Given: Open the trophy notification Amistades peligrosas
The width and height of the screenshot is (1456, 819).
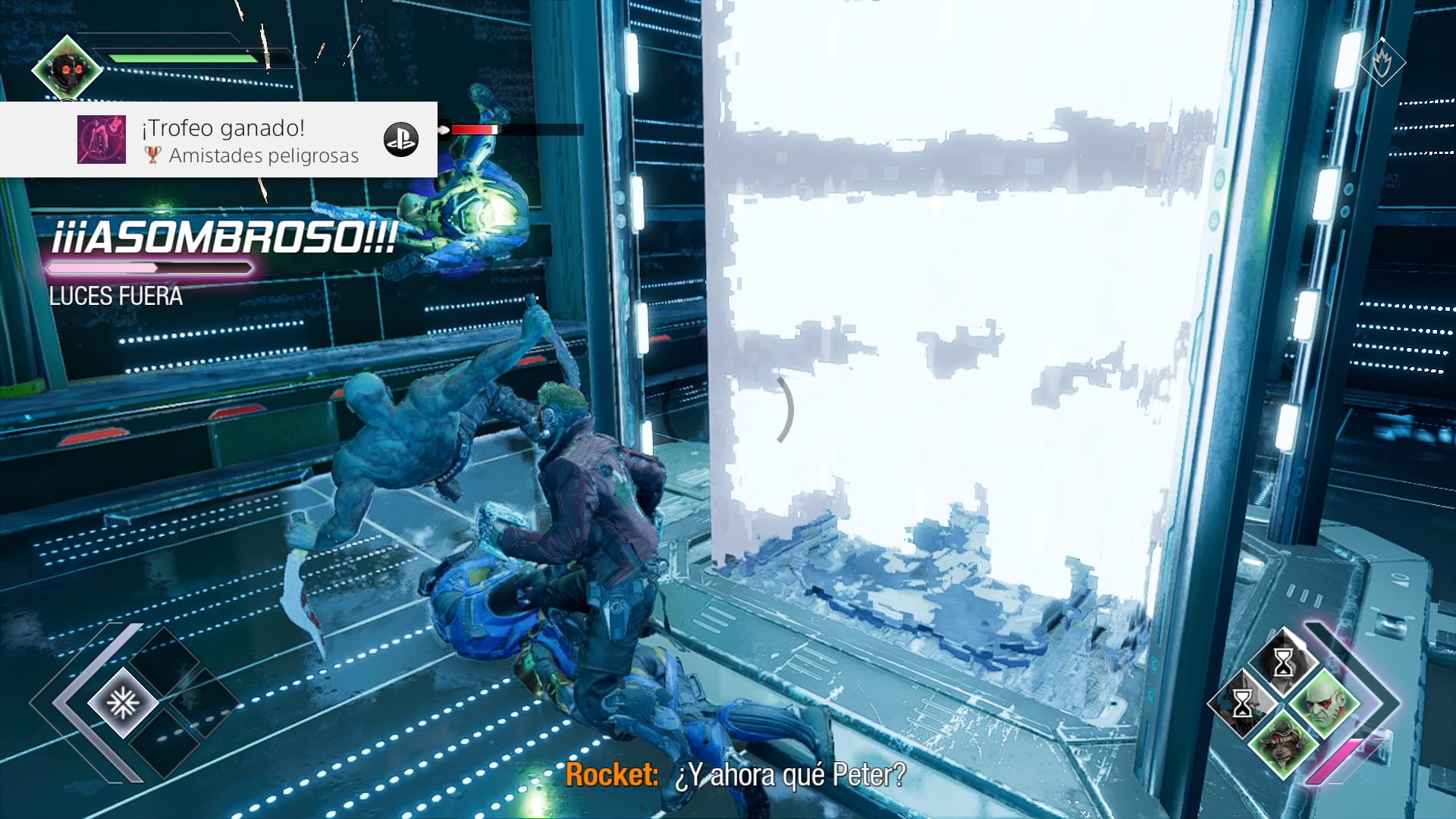Looking at the screenshot, I should pyautogui.click(x=250, y=140).
